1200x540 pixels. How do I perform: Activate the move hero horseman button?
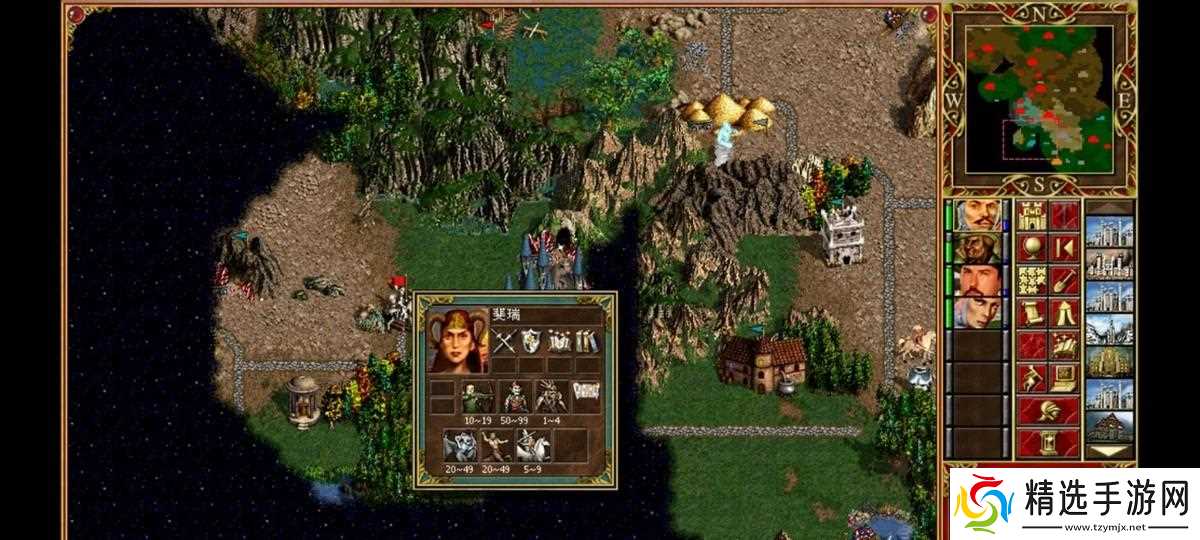tap(1031, 378)
